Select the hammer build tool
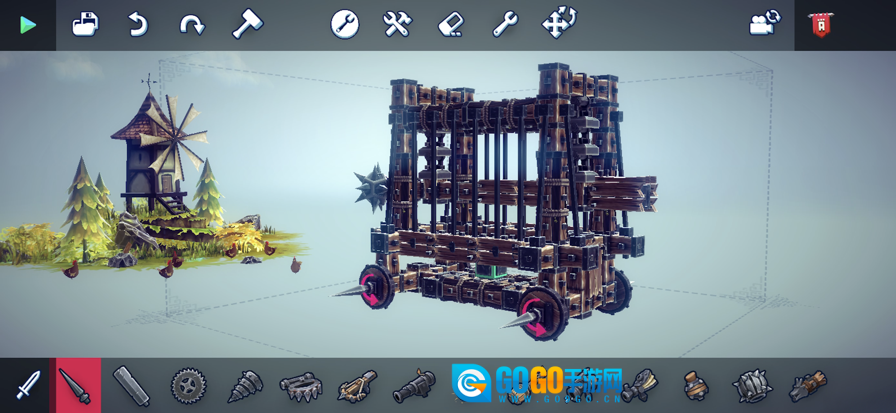Screen dimensions: 896x413 point(246,24)
